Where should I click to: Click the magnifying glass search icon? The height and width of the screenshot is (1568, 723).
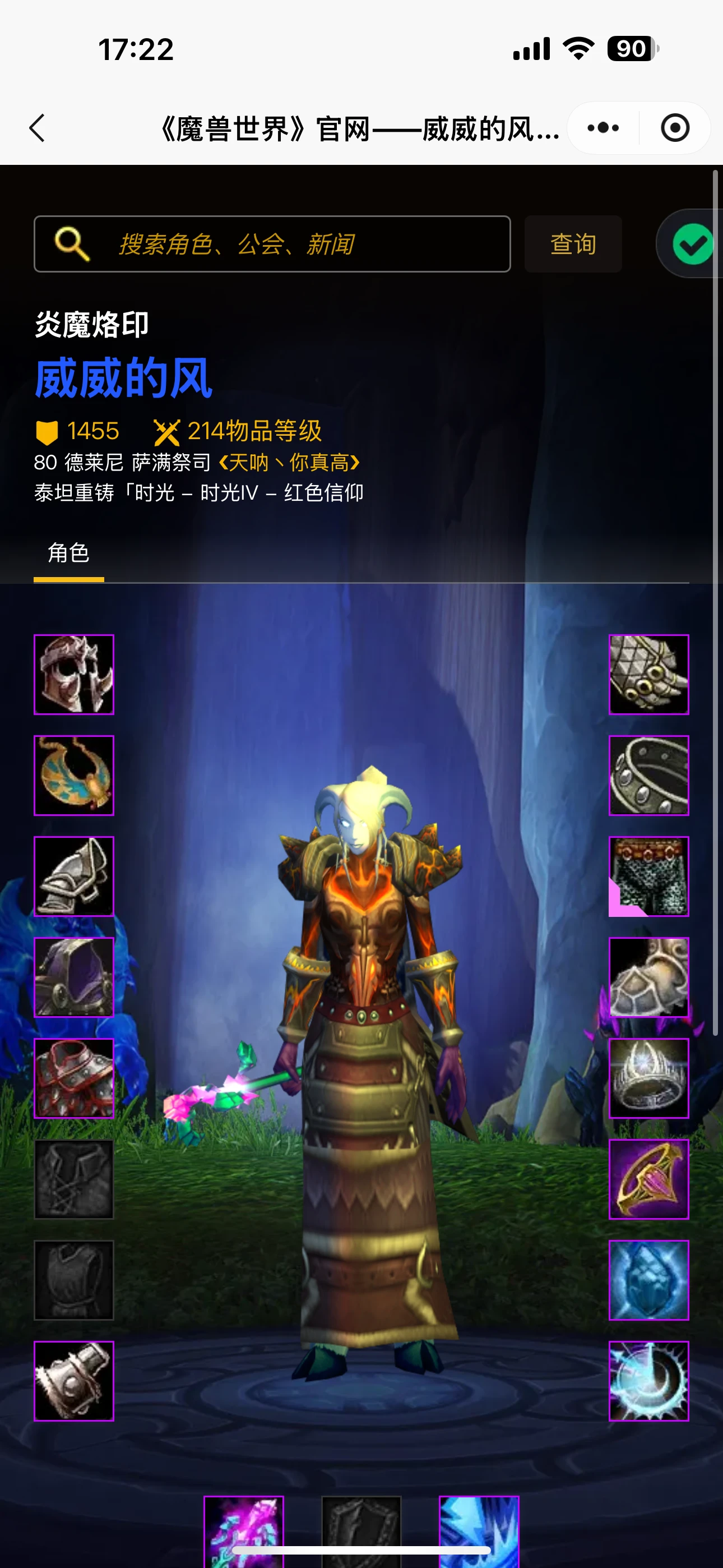[72, 243]
